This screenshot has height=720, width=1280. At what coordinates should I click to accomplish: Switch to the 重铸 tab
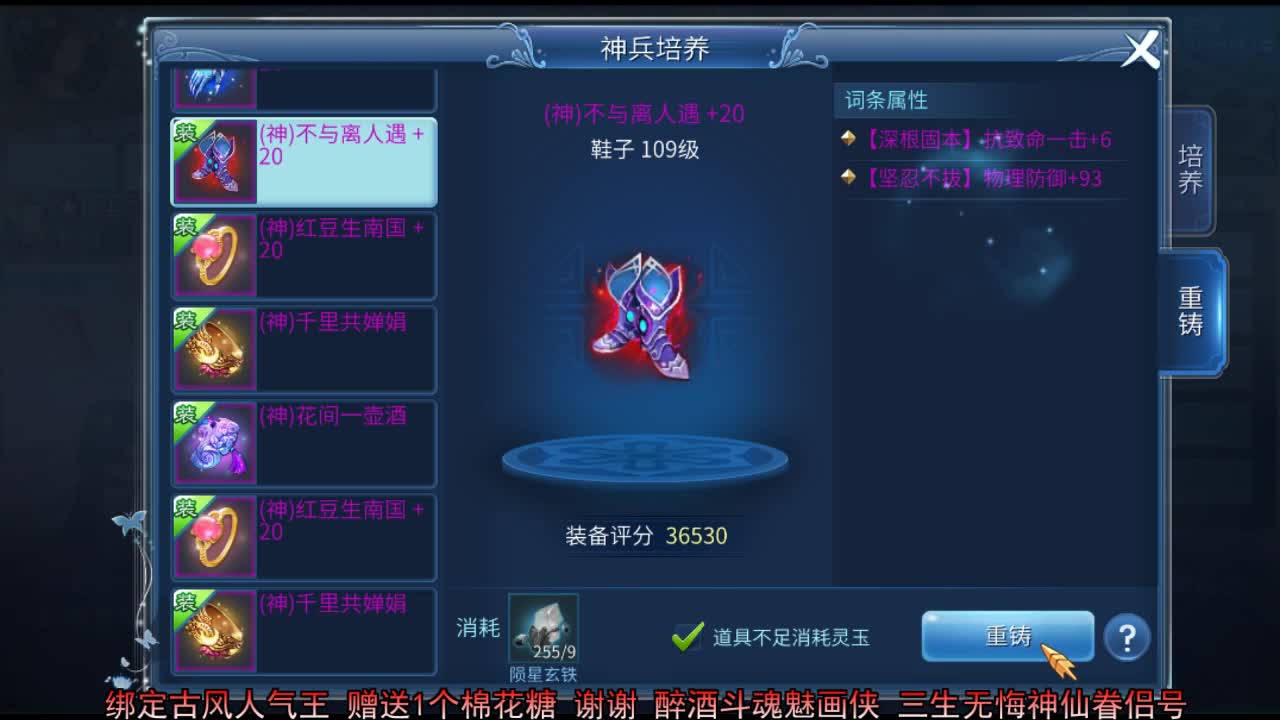[1192, 310]
